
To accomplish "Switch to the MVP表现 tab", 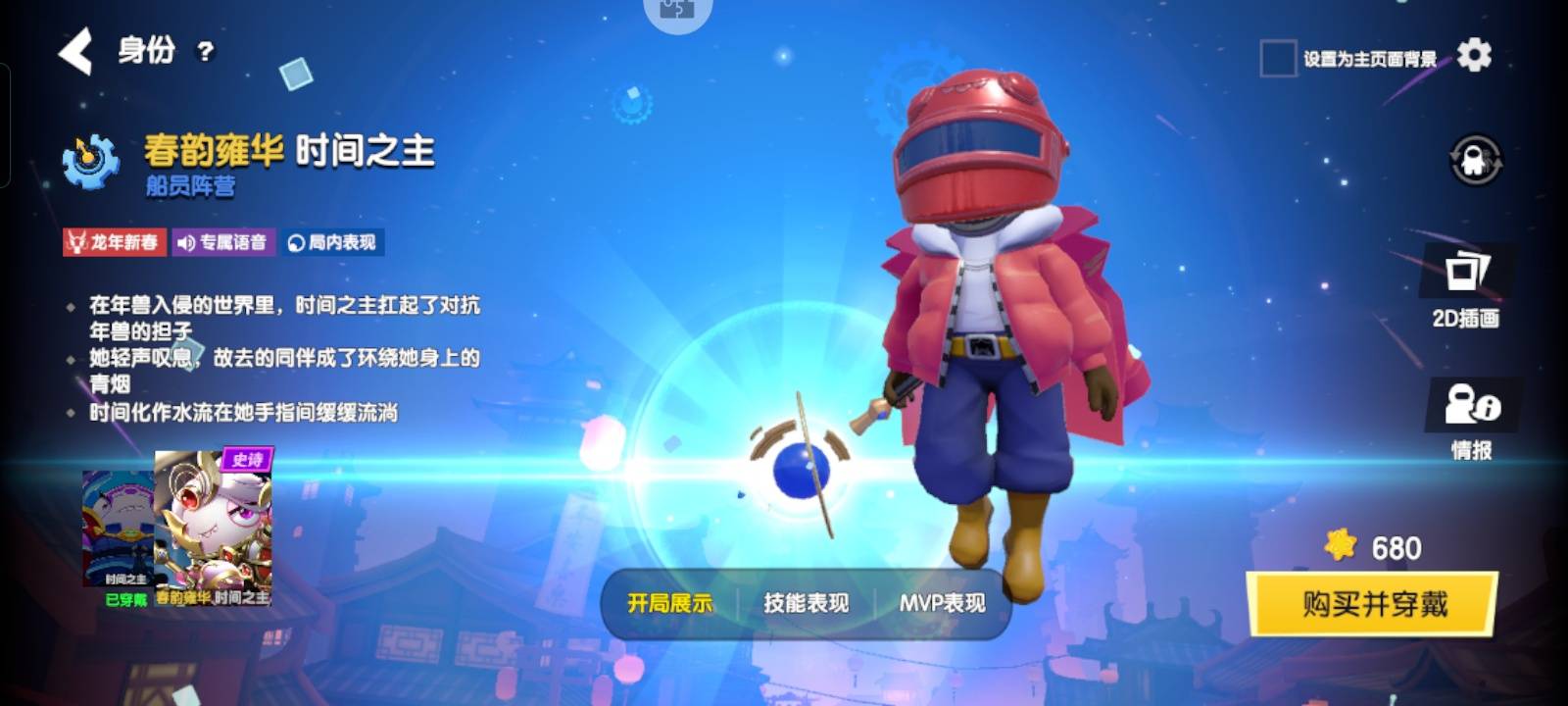I will click(x=942, y=603).
